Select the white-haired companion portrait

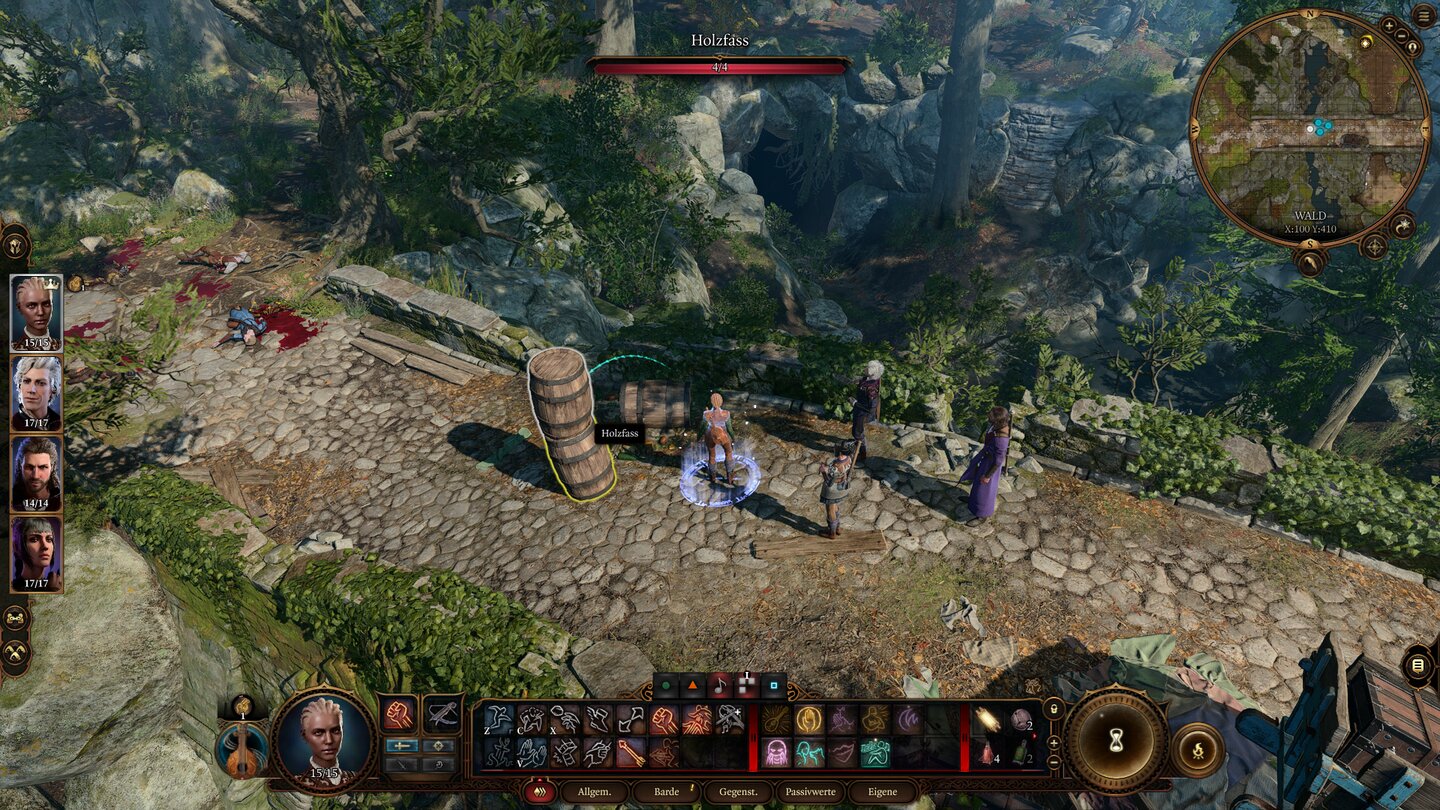pos(36,393)
